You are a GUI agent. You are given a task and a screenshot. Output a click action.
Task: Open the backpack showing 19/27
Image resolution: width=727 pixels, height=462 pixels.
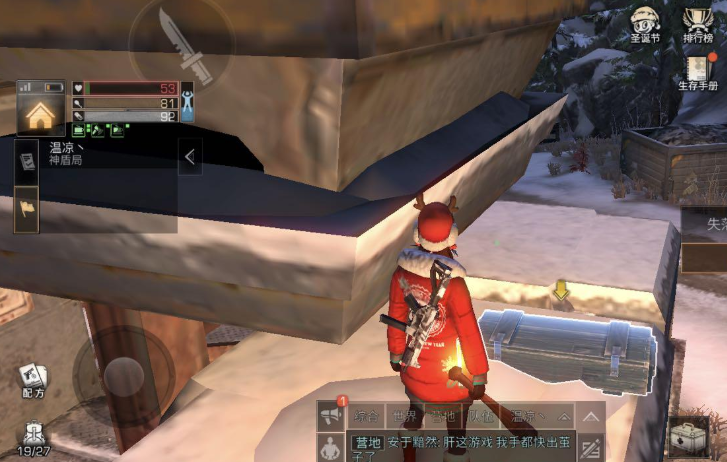pyautogui.click(x=35, y=437)
